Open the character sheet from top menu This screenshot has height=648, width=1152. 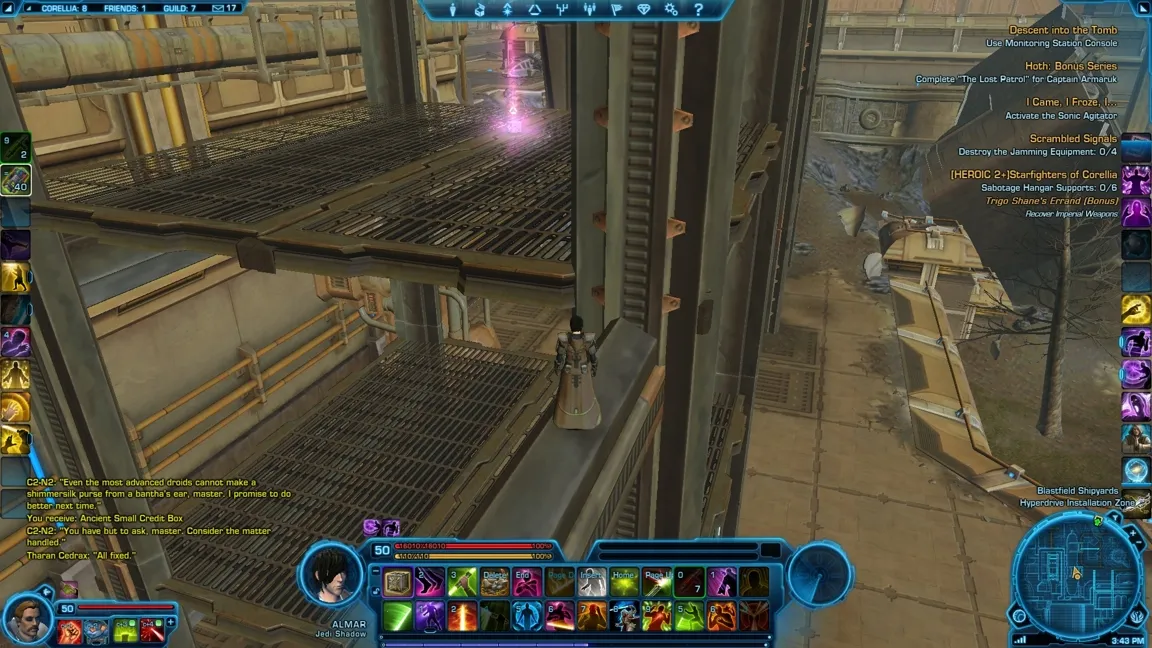(453, 10)
